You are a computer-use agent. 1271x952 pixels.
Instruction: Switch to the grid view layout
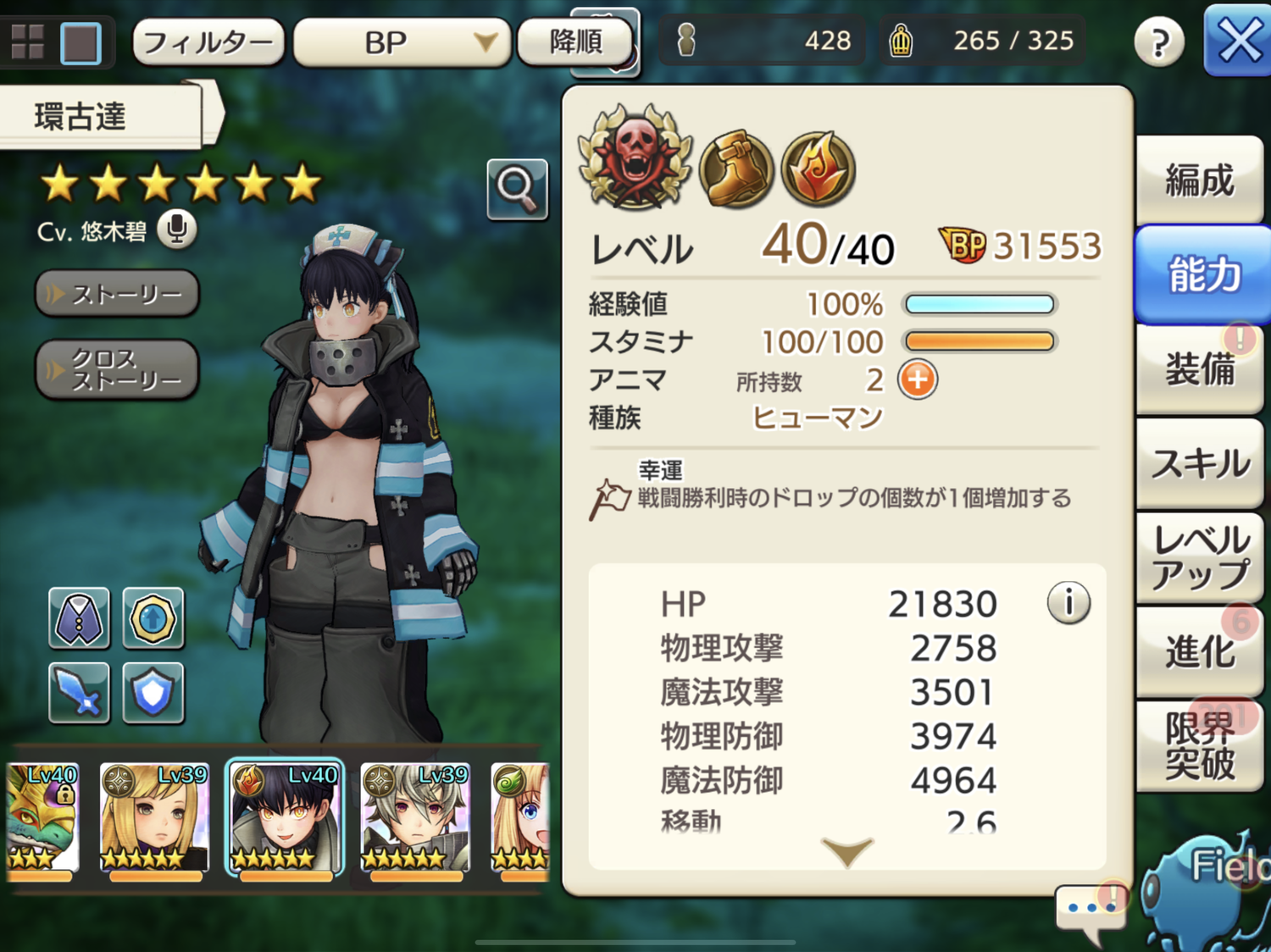[27, 42]
